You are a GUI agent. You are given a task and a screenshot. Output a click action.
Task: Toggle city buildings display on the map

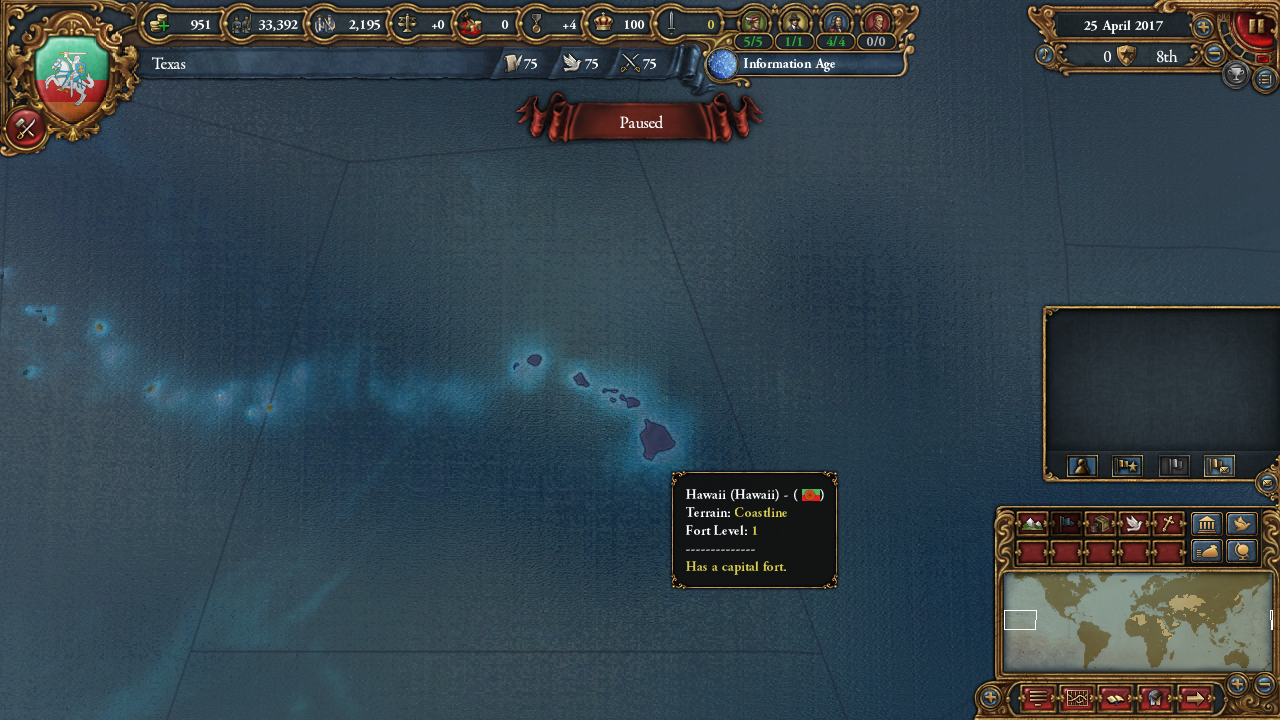coord(1206,524)
